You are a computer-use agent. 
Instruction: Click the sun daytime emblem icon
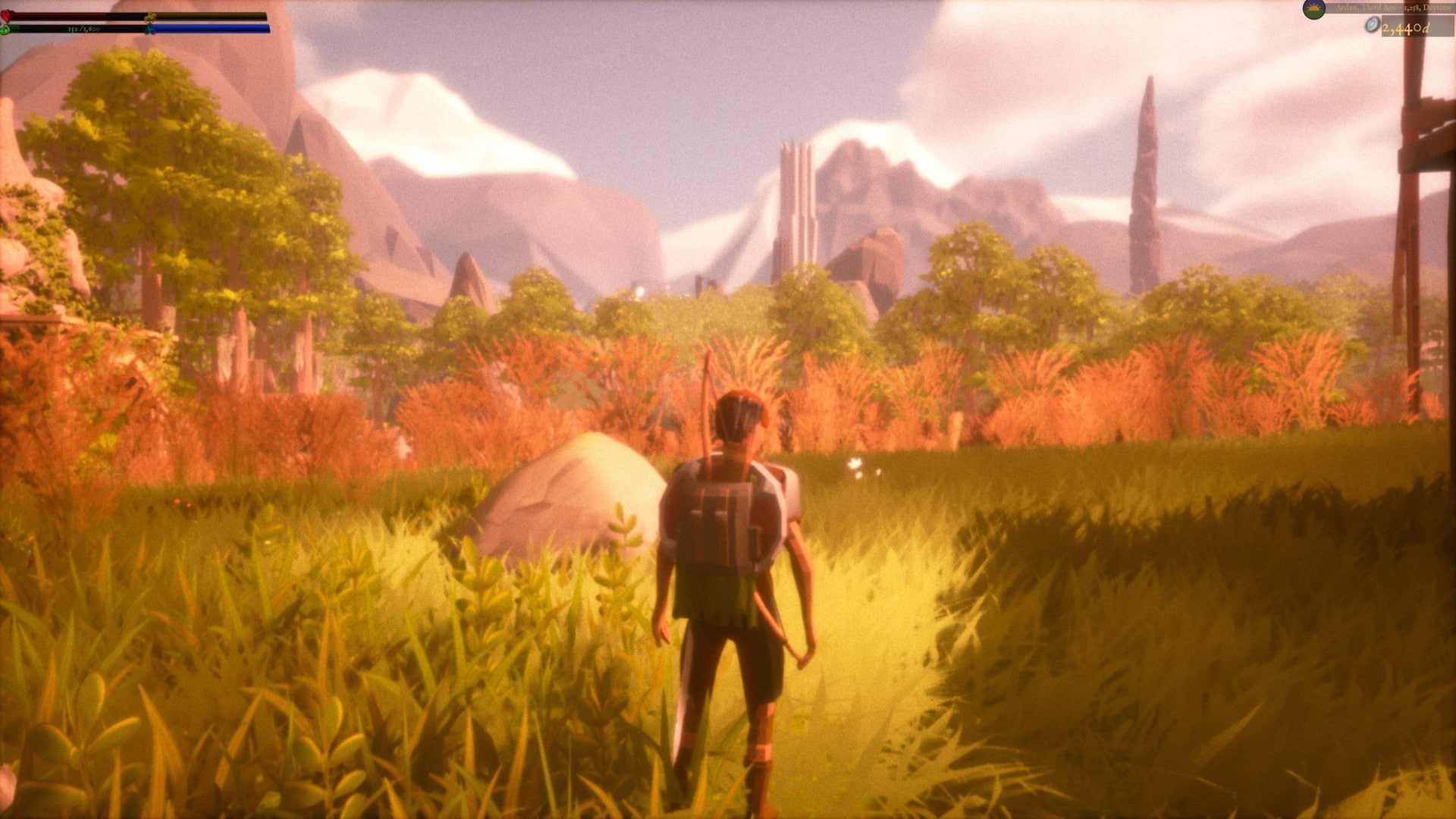[1313, 9]
